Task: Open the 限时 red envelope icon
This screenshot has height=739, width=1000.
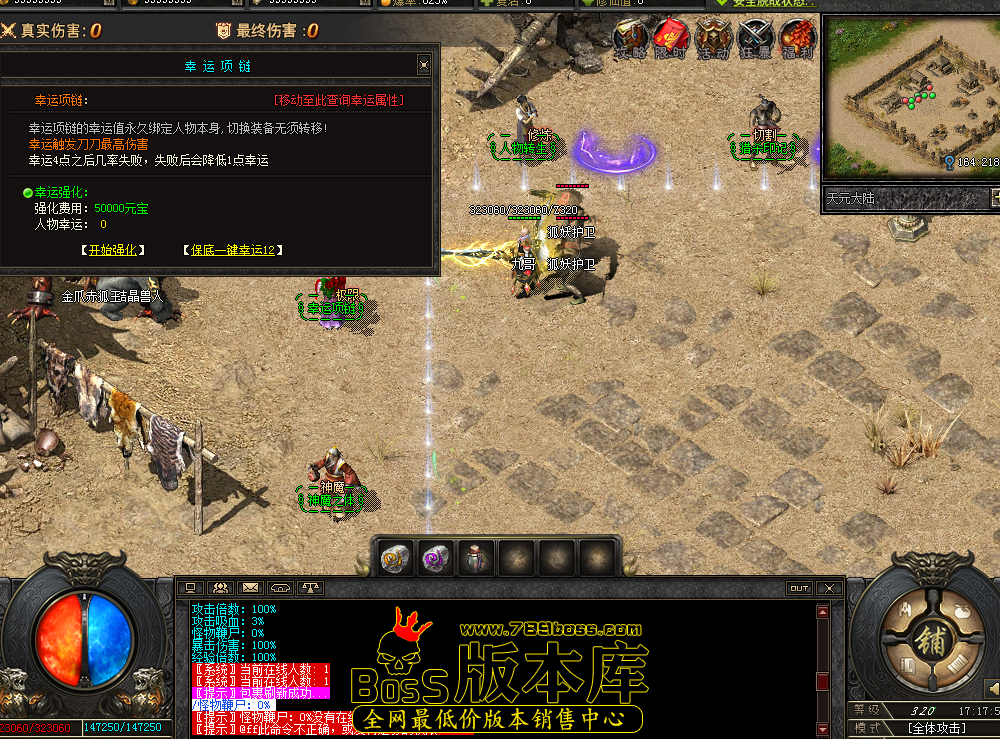Action: point(671,39)
